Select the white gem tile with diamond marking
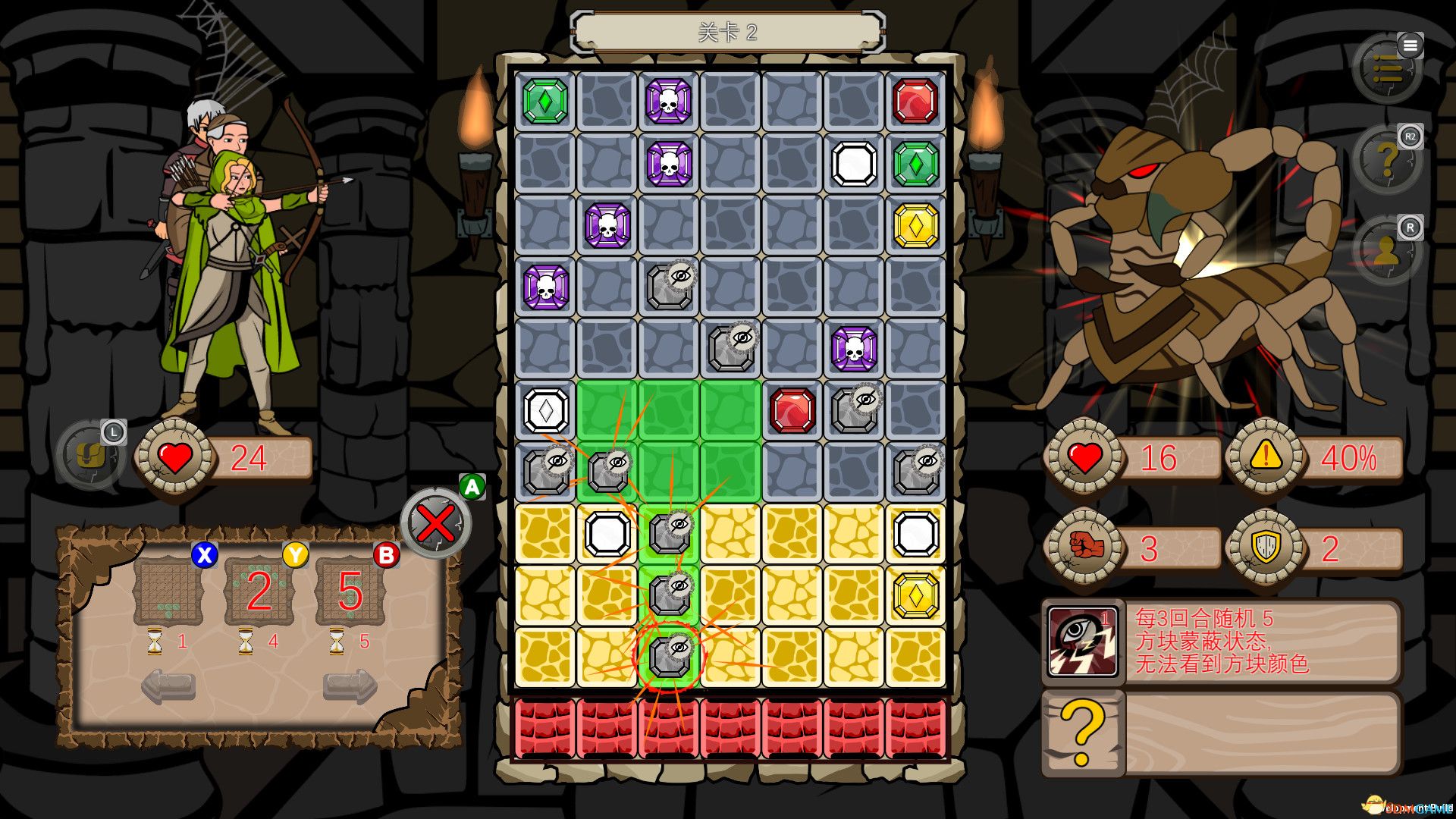Image resolution: width=1456 pixels, height=819 pixels. [545, 411]
